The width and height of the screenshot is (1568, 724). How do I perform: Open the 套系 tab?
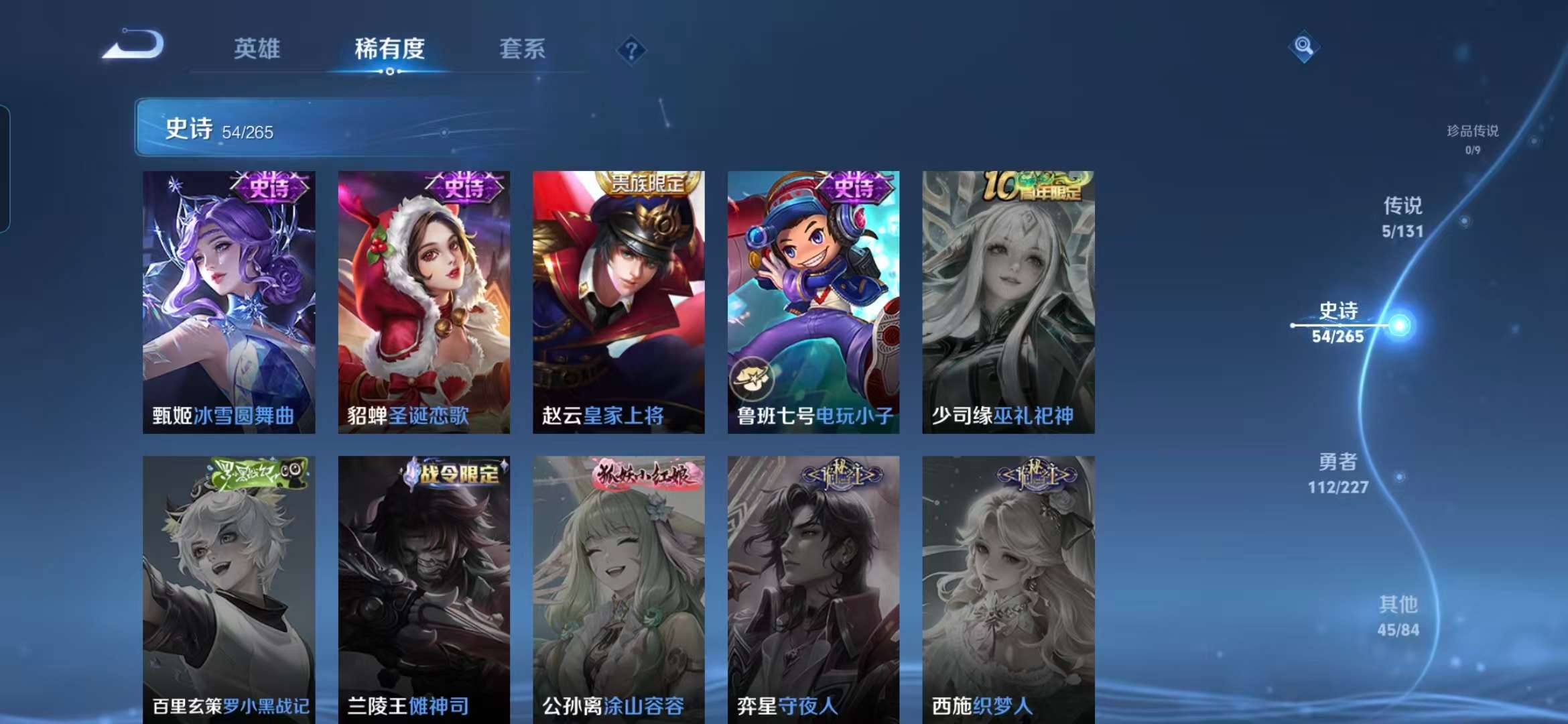[522, 49]
